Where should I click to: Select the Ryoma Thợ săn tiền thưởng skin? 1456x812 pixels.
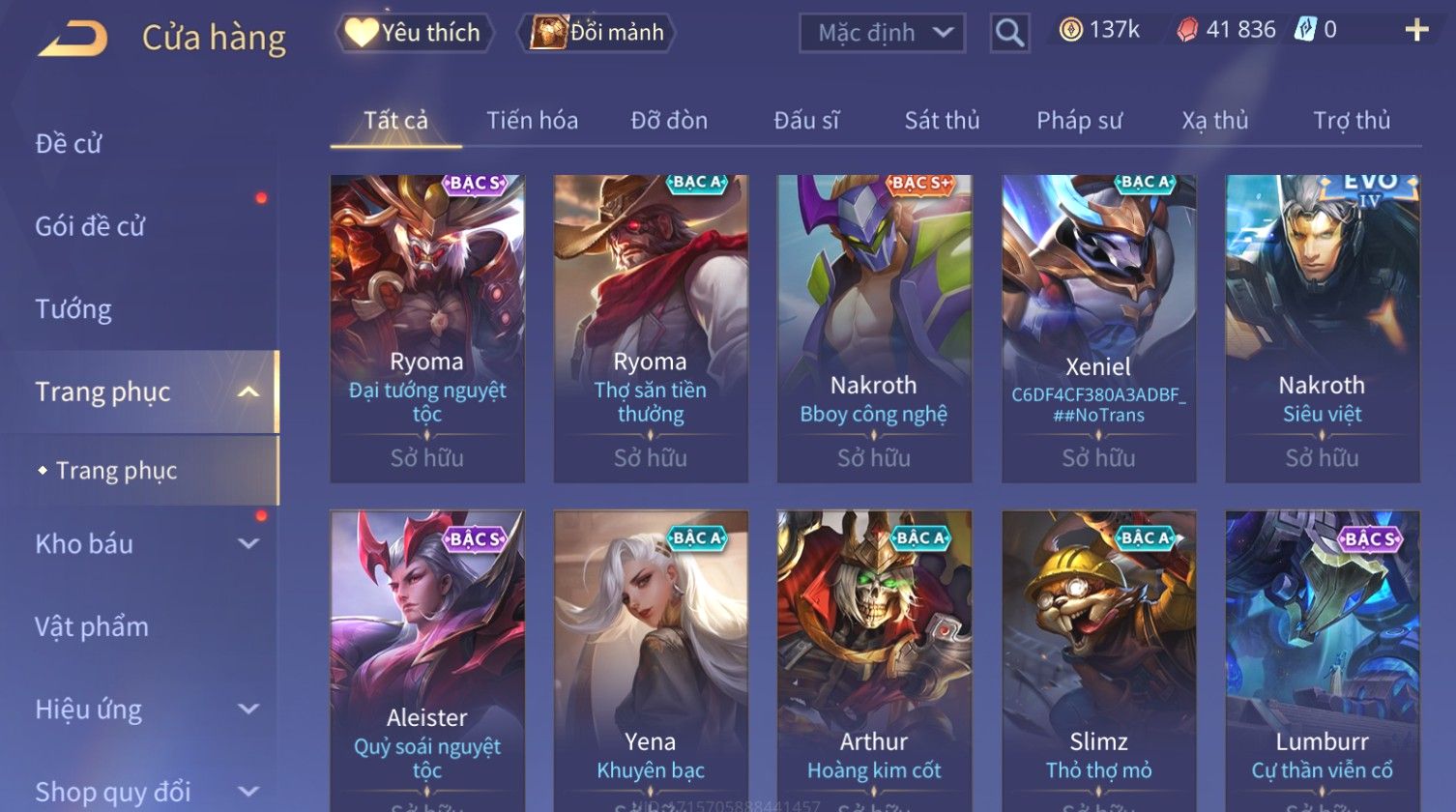pyautogui.click(x=650, y=328)
